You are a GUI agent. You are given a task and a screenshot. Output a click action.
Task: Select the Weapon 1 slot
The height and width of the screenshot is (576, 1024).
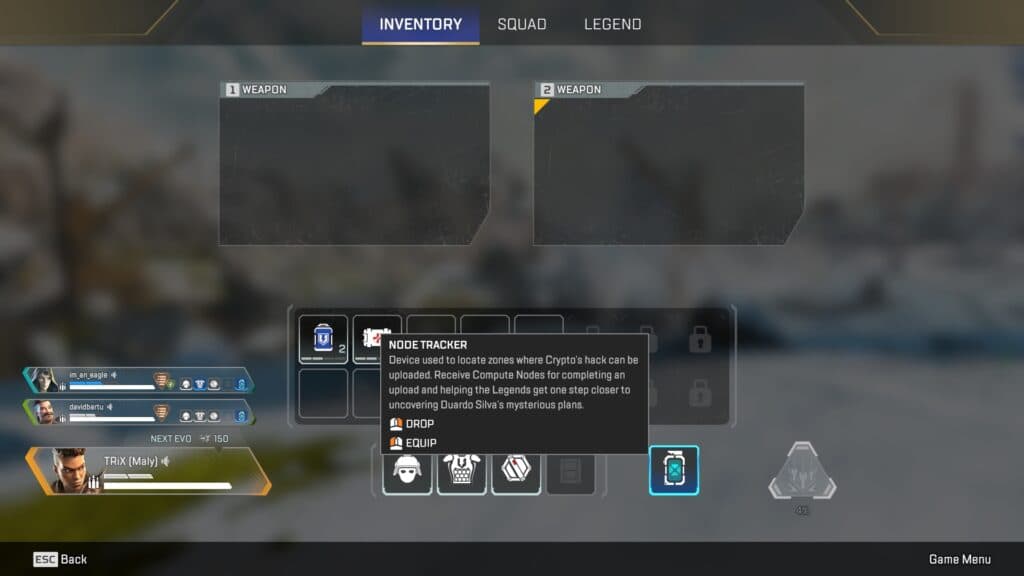click(x=355, y=164)
